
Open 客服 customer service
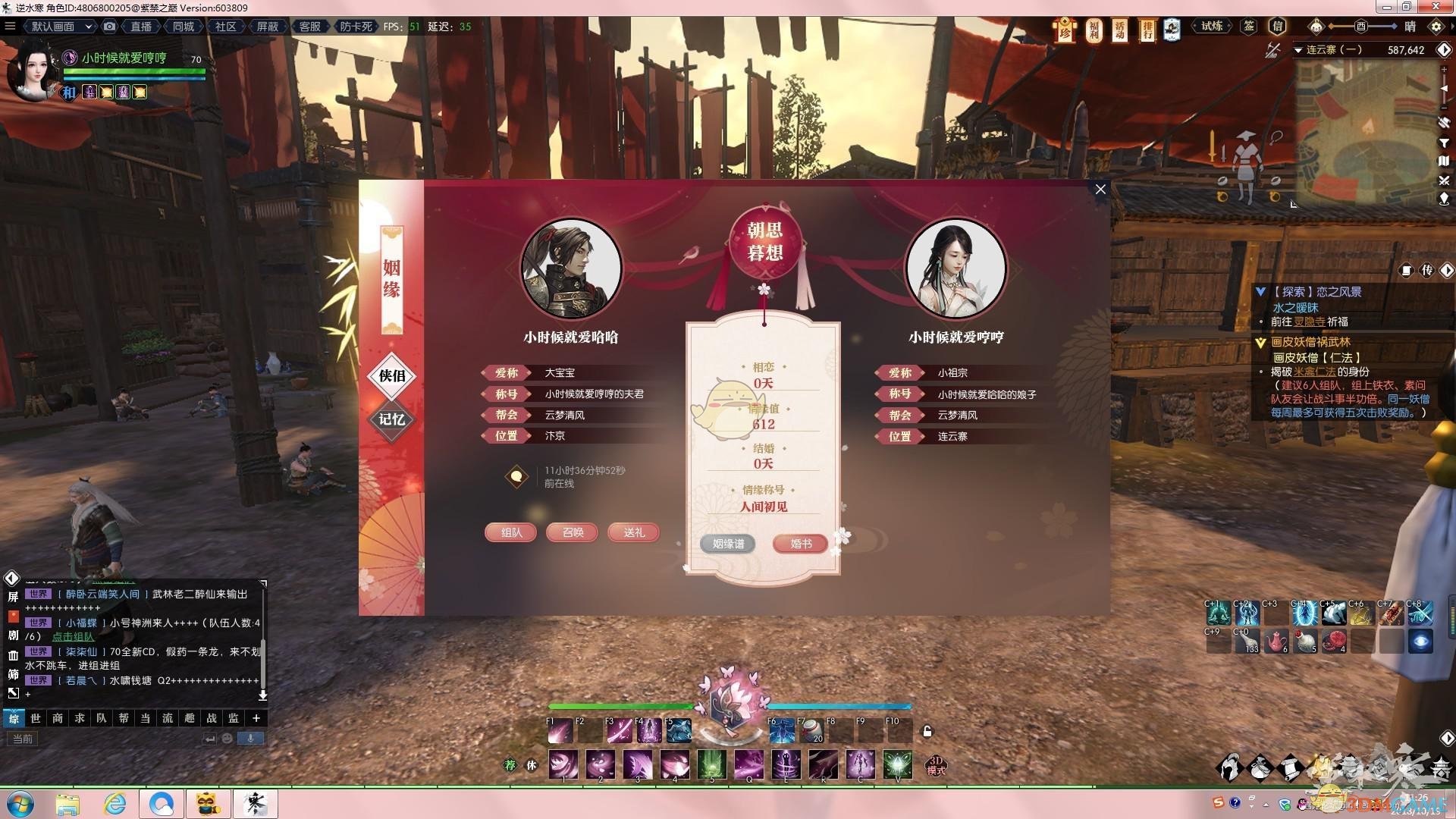point(309,27)
